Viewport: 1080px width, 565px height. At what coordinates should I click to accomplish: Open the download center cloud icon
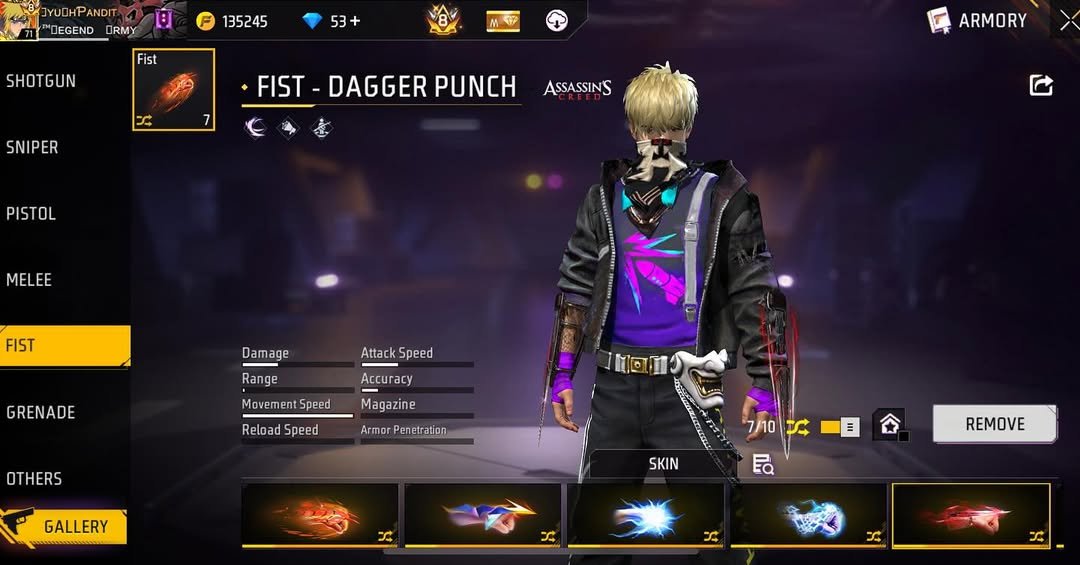click(x=557, y=21)
